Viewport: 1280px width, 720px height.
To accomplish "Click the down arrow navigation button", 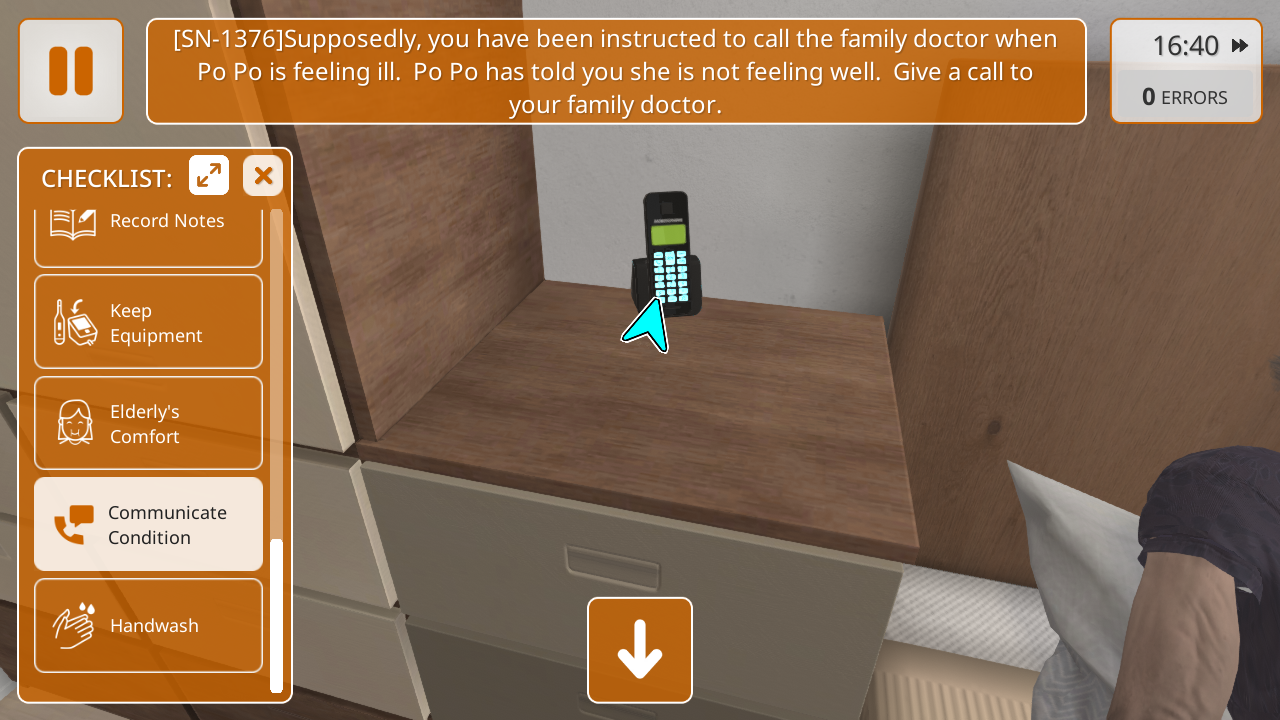I will pyautogui.click(x=640, y=650).
